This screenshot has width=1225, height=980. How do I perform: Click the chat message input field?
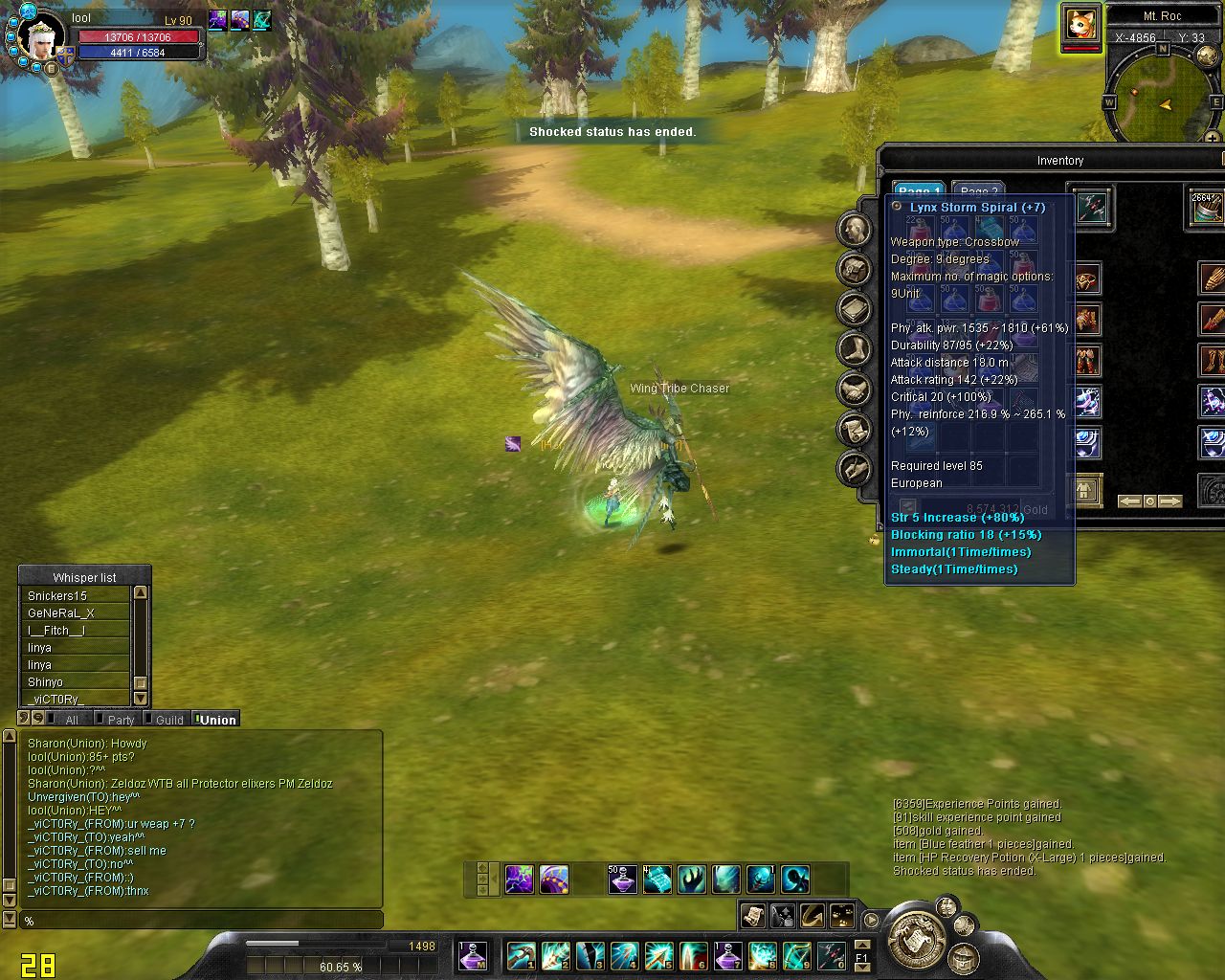[201, 921]
